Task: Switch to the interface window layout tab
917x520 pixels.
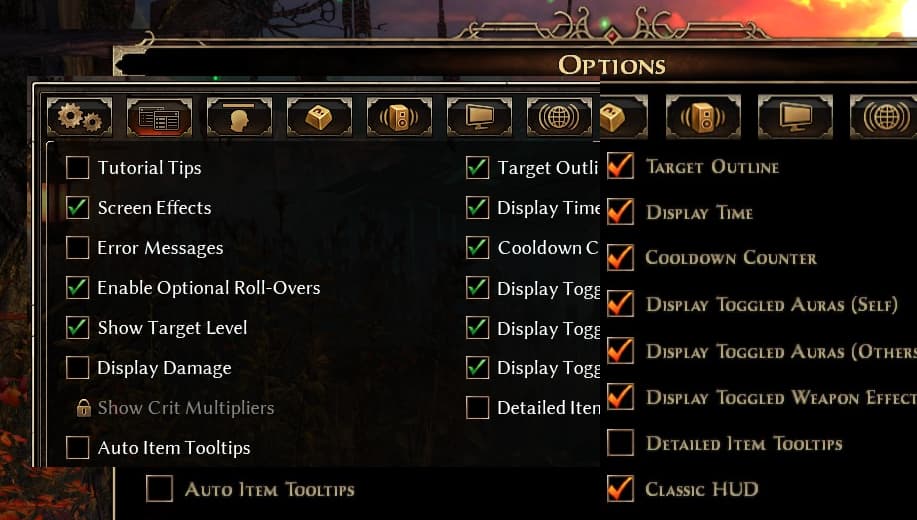Action: [159, 118]
